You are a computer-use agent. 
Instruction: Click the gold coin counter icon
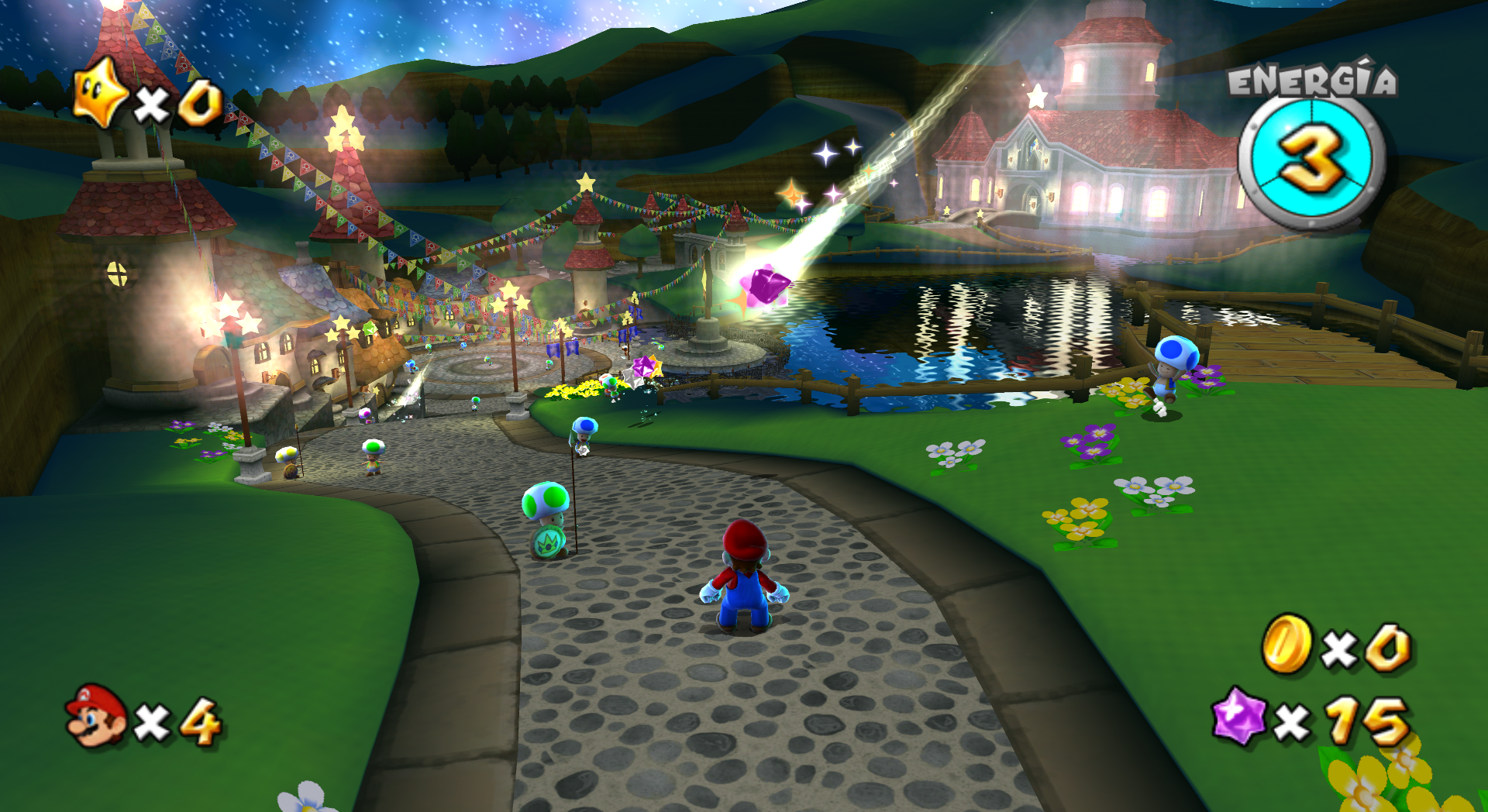(1287, 645)
